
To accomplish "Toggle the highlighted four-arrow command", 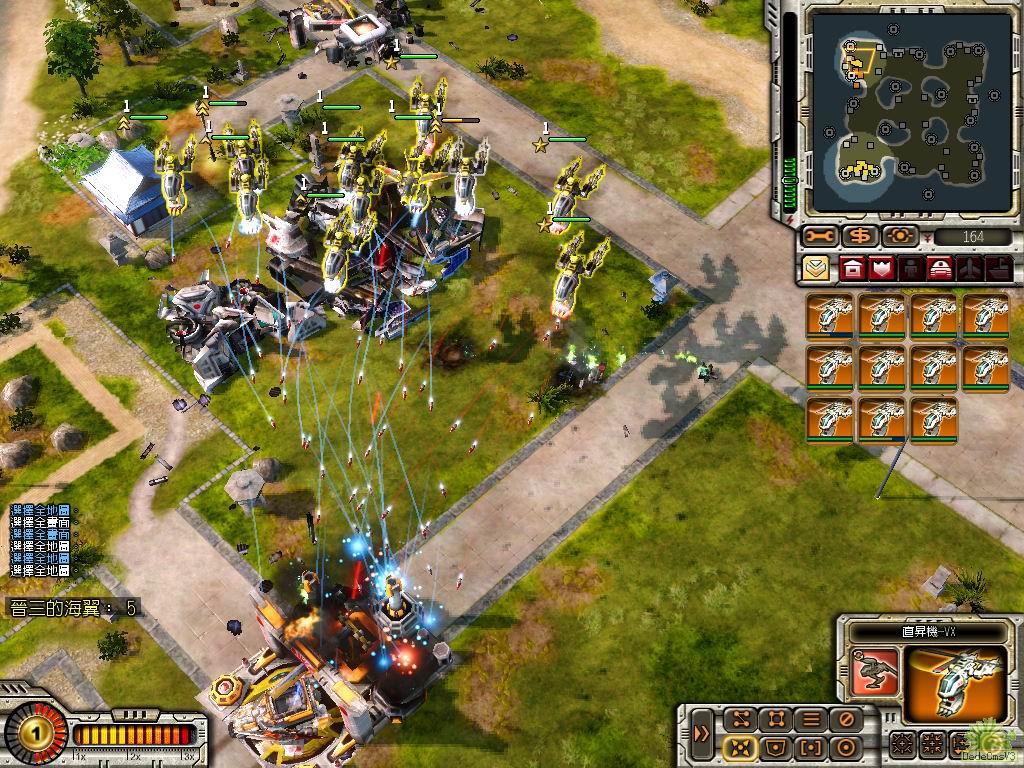I will point(739,747).
